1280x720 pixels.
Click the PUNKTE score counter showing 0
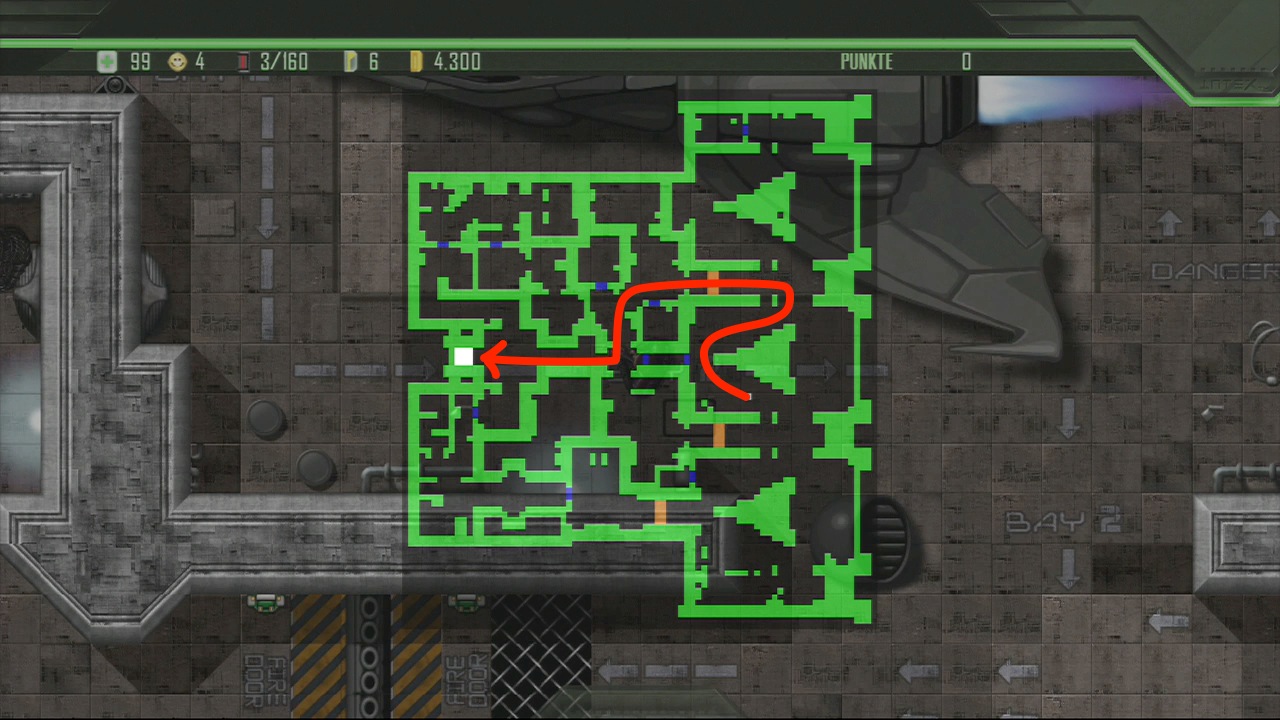965,61
